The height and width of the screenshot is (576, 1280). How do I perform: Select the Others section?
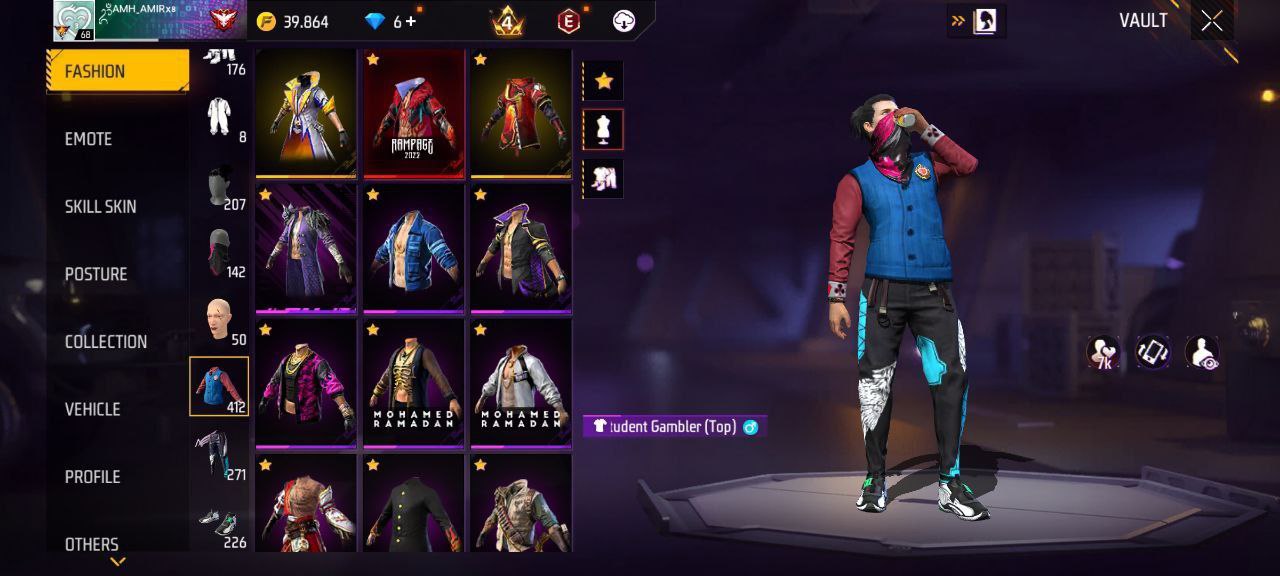coord(91,544)
